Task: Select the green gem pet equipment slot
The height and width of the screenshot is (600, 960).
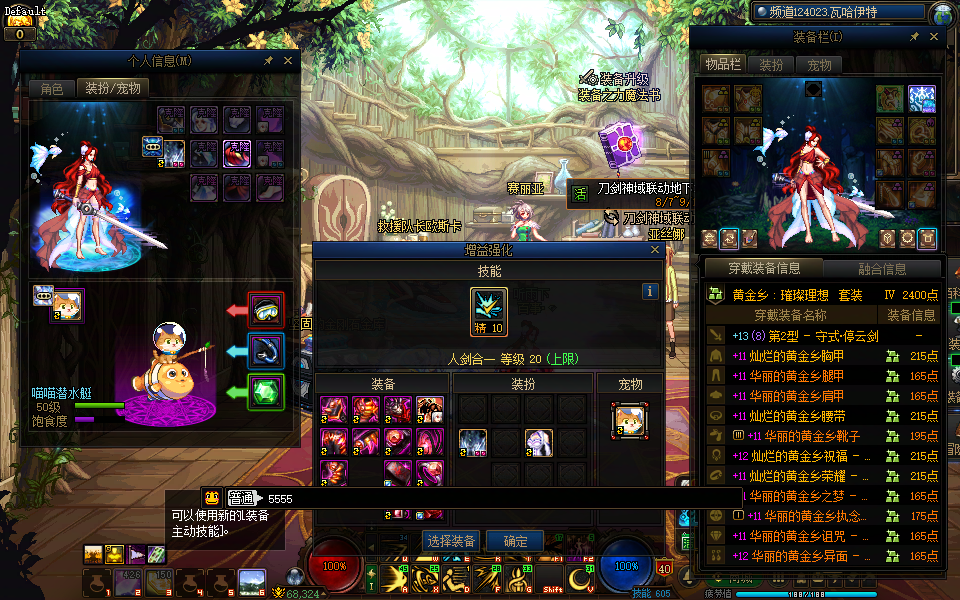Action: pyautogui.click(x=266, y=392)
